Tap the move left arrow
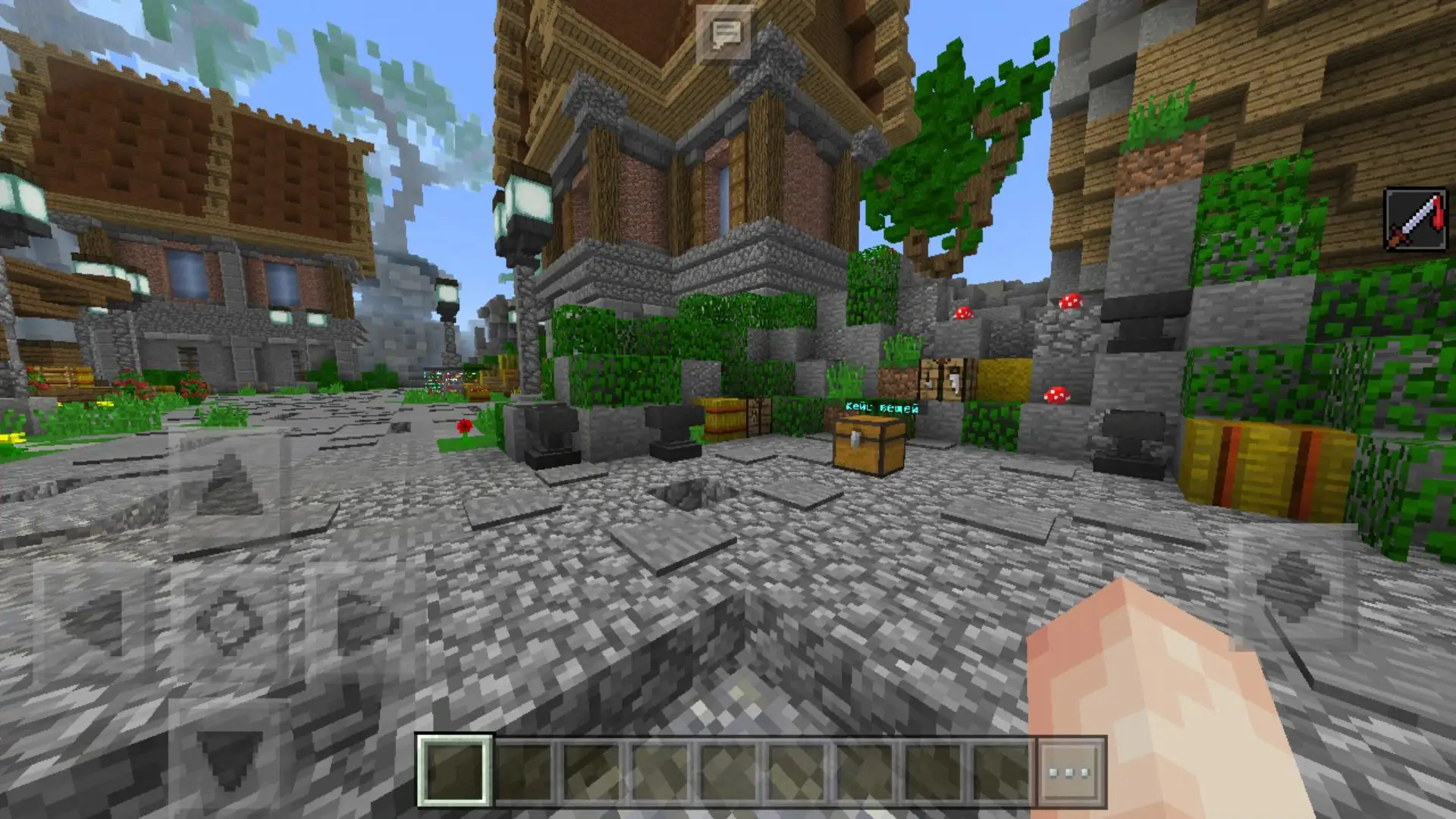 93,622
